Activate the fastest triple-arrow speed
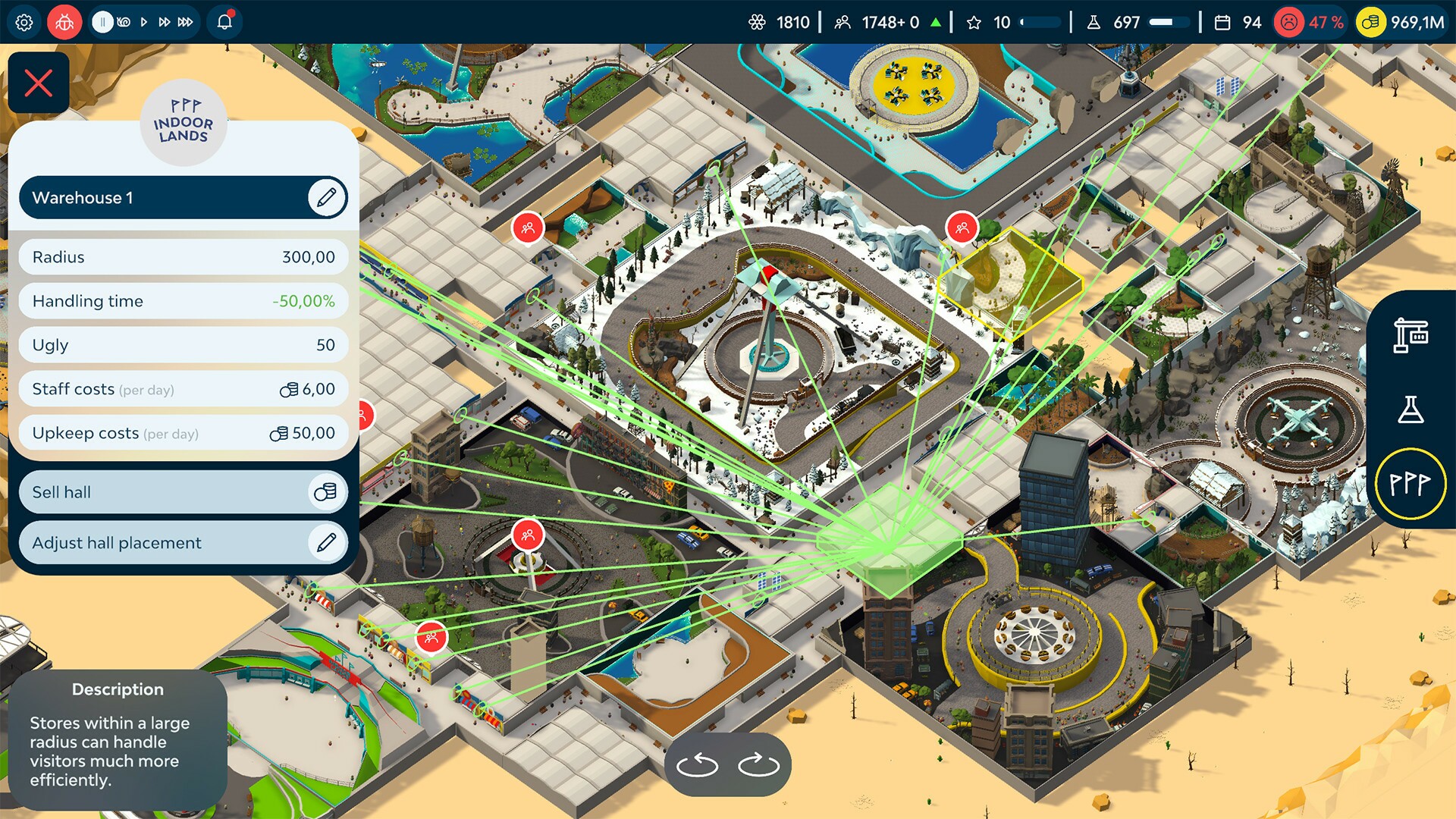 pyautogui.click(x=186, y=22)
